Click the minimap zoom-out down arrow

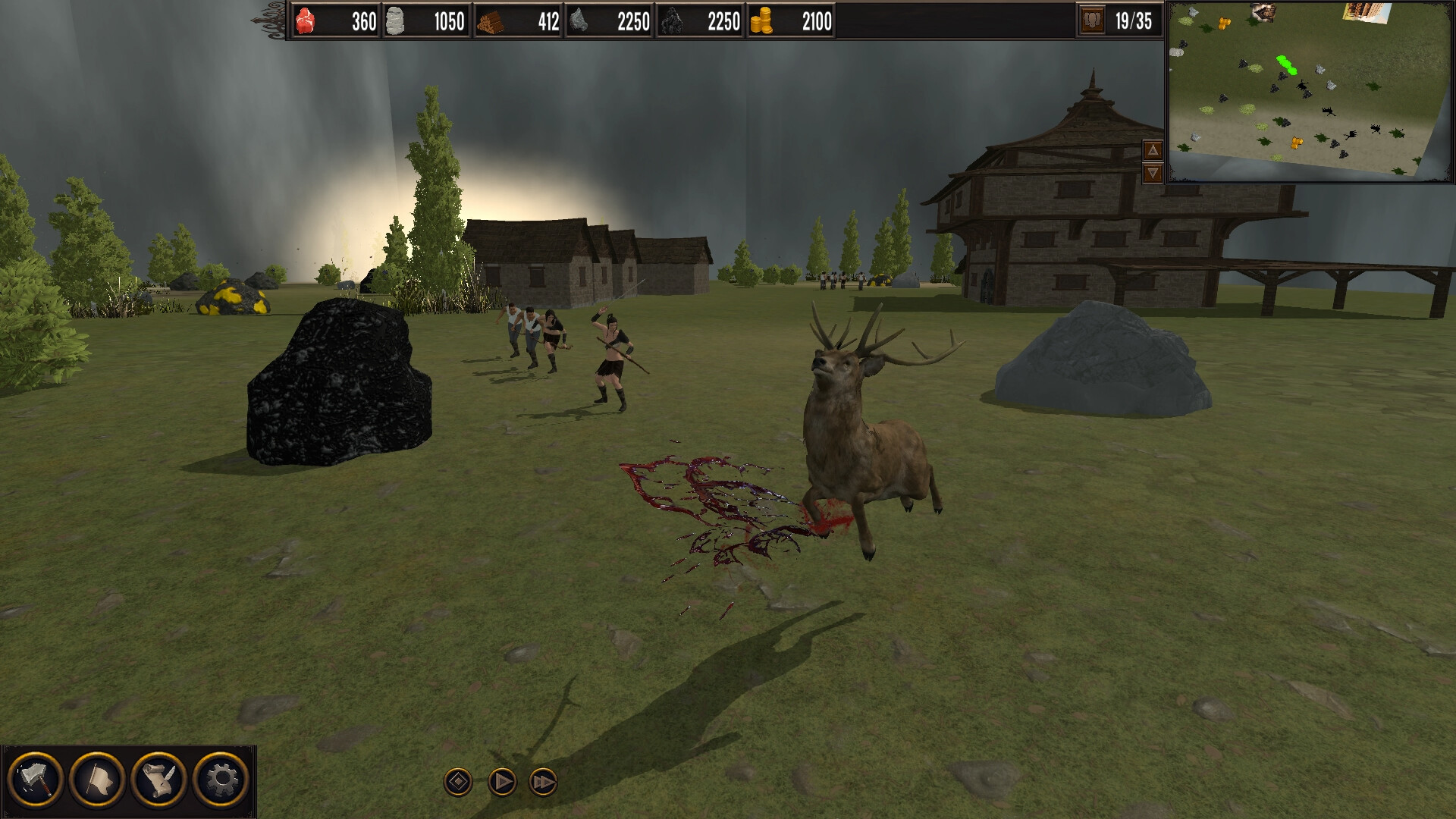coord(1151,174)
